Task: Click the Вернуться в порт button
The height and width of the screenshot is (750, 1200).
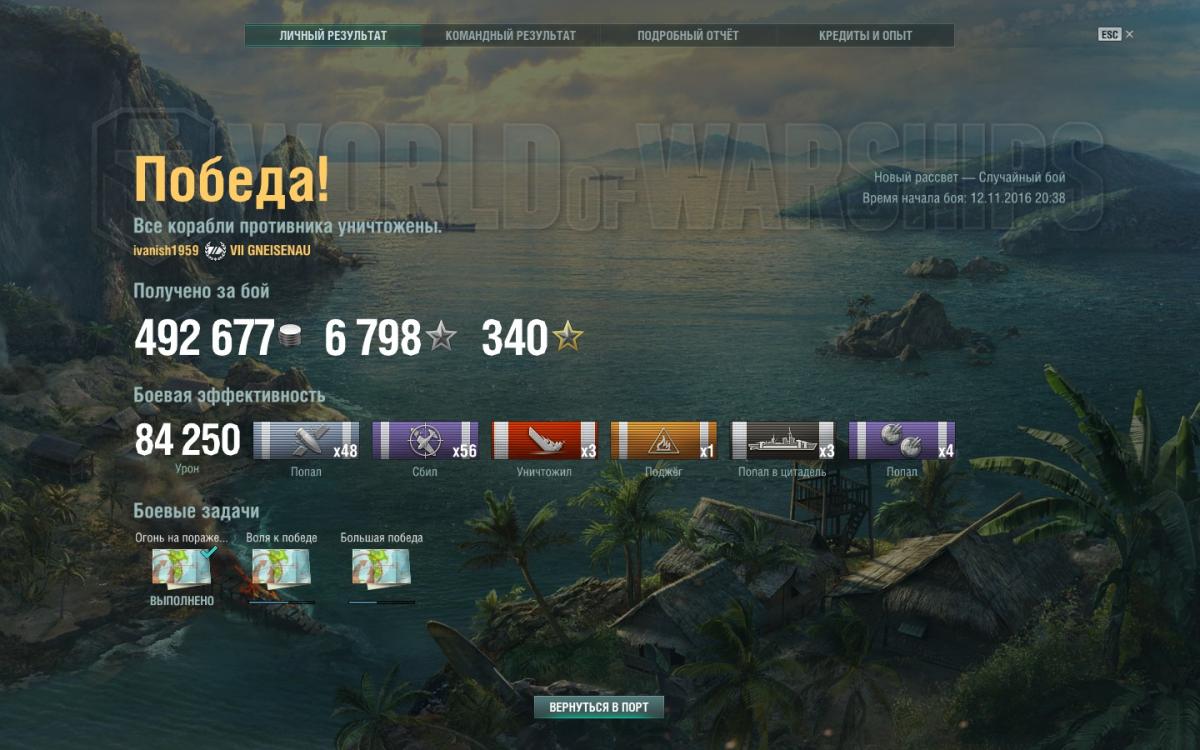Action: (598, 707)
